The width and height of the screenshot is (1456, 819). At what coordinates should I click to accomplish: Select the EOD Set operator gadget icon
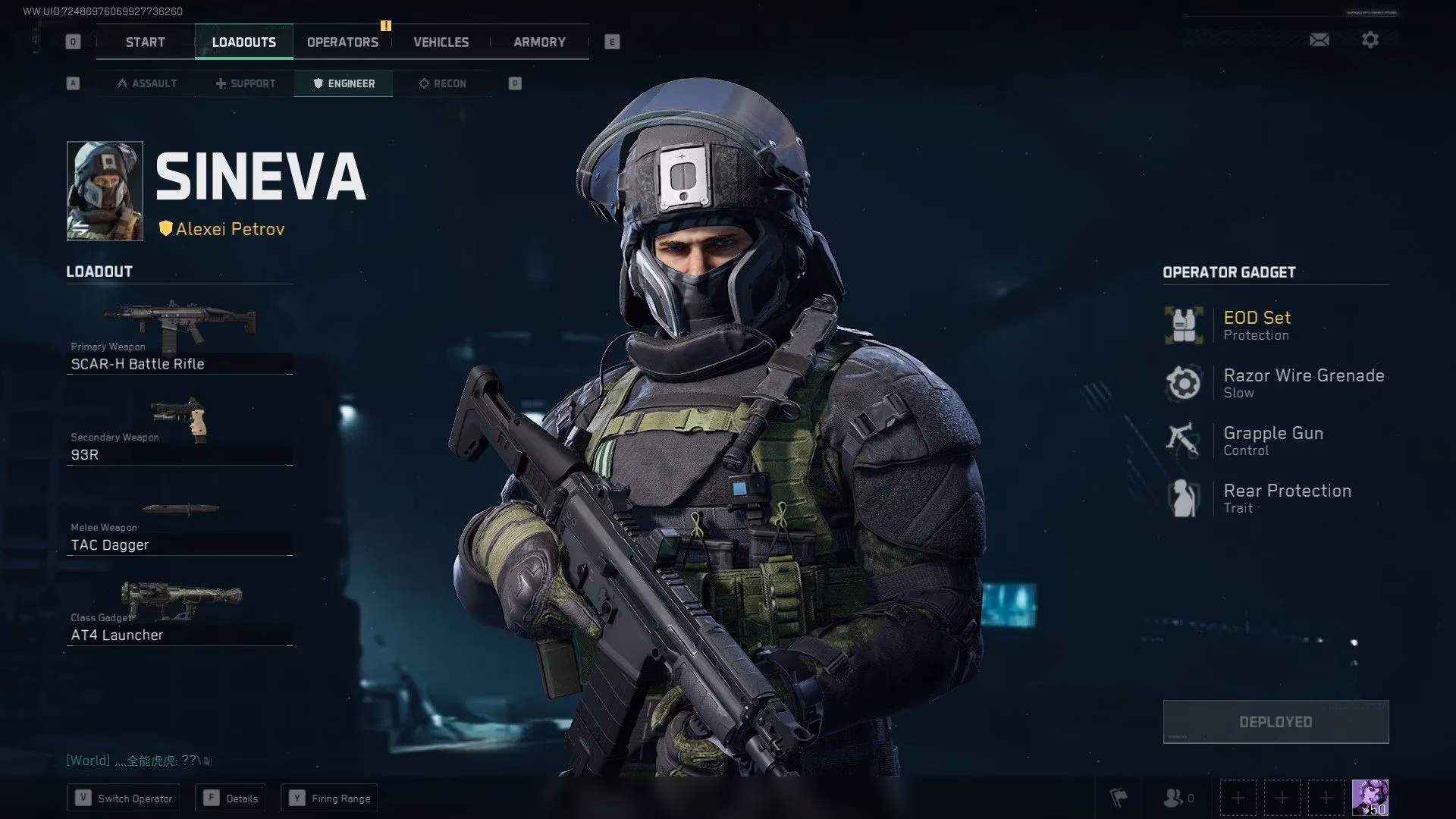(x=1183, y=325)
